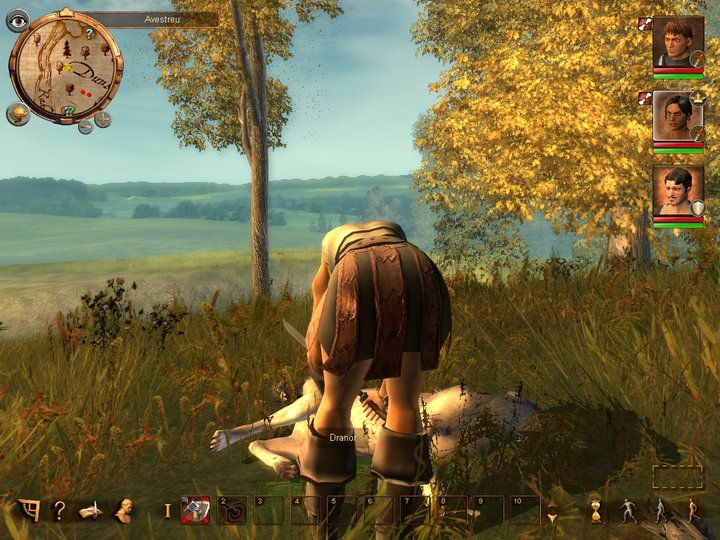720x540 pixels.
Task: Open the leftmost bottom-bar menu icon
Action: [28, 511]
